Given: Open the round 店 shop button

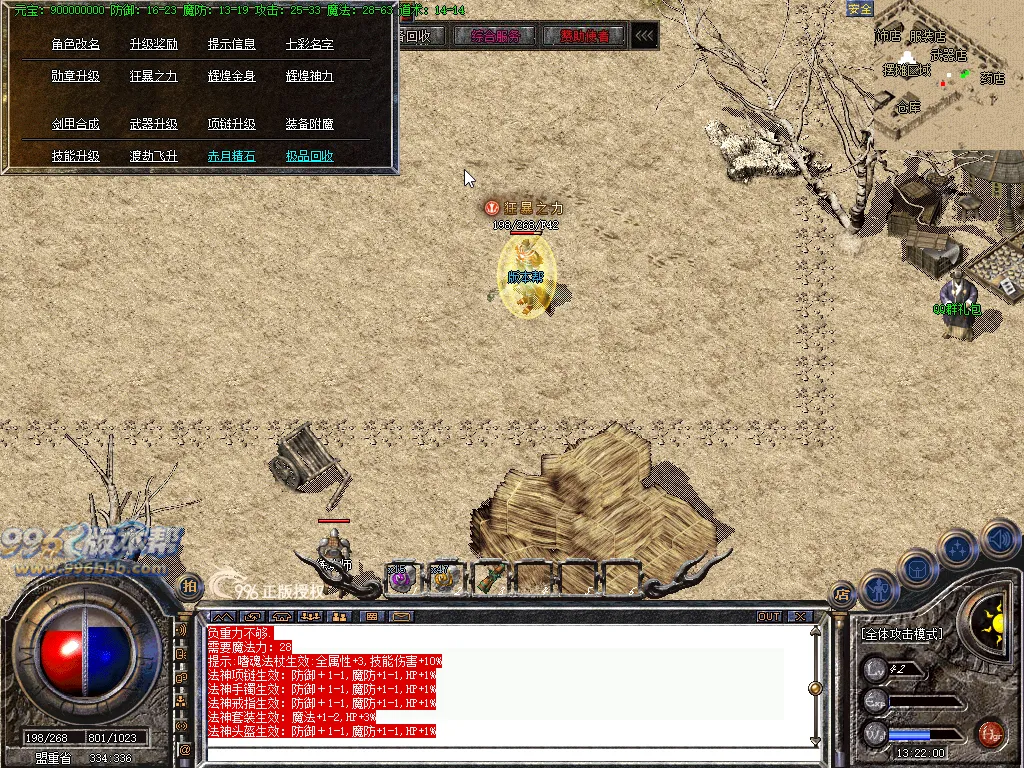Looking at the screenshot, I should click(843, 593).
